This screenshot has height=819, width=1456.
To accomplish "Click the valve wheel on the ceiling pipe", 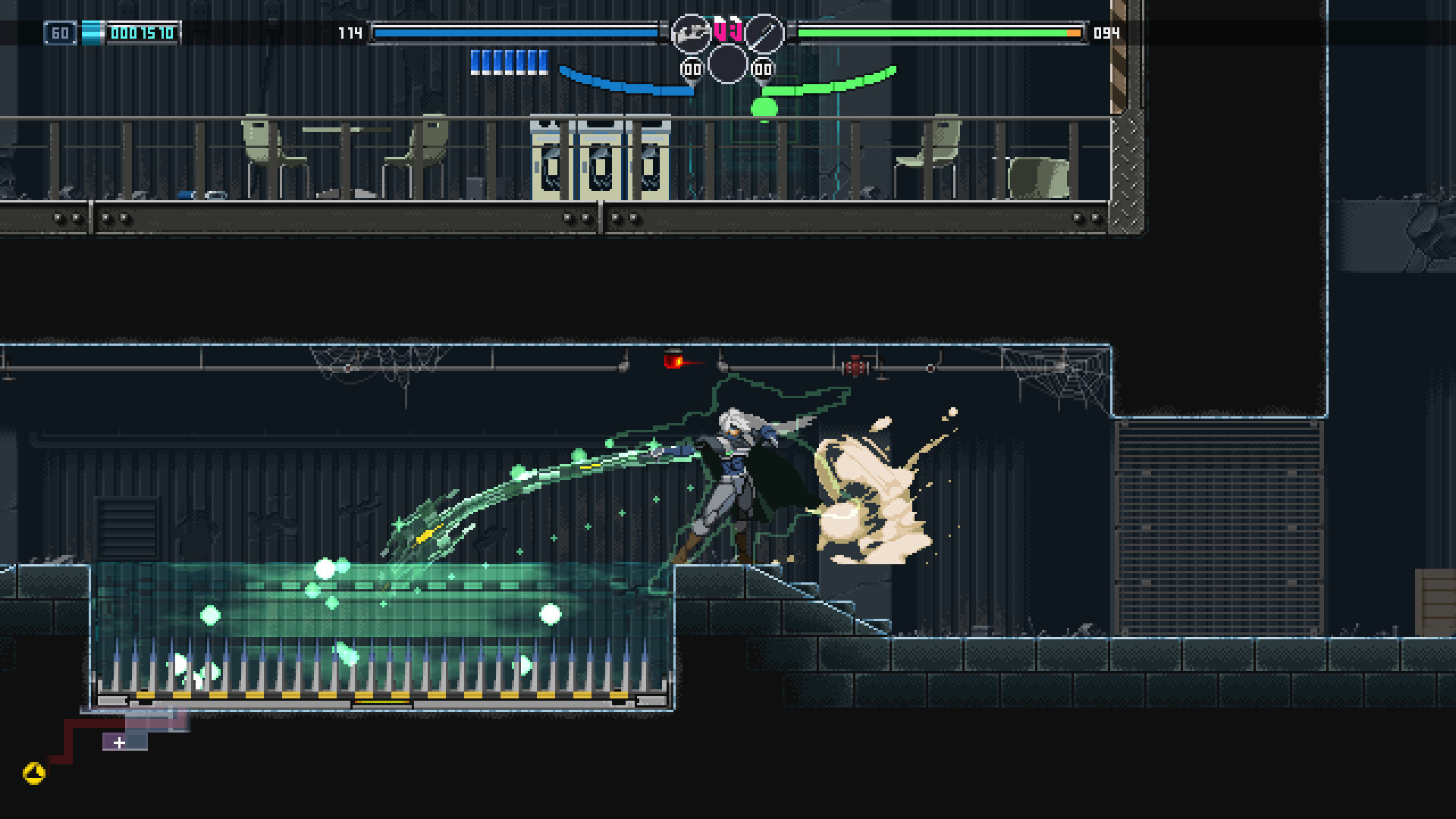I will click(857, 366).
